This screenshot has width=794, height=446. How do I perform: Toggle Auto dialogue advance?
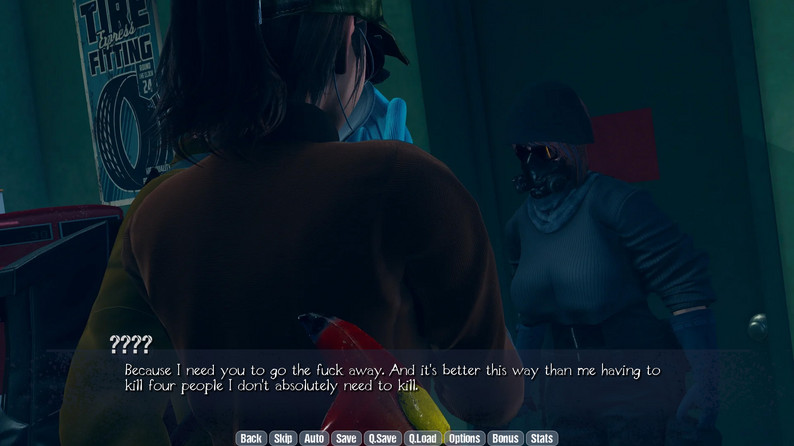coord(314,438)
